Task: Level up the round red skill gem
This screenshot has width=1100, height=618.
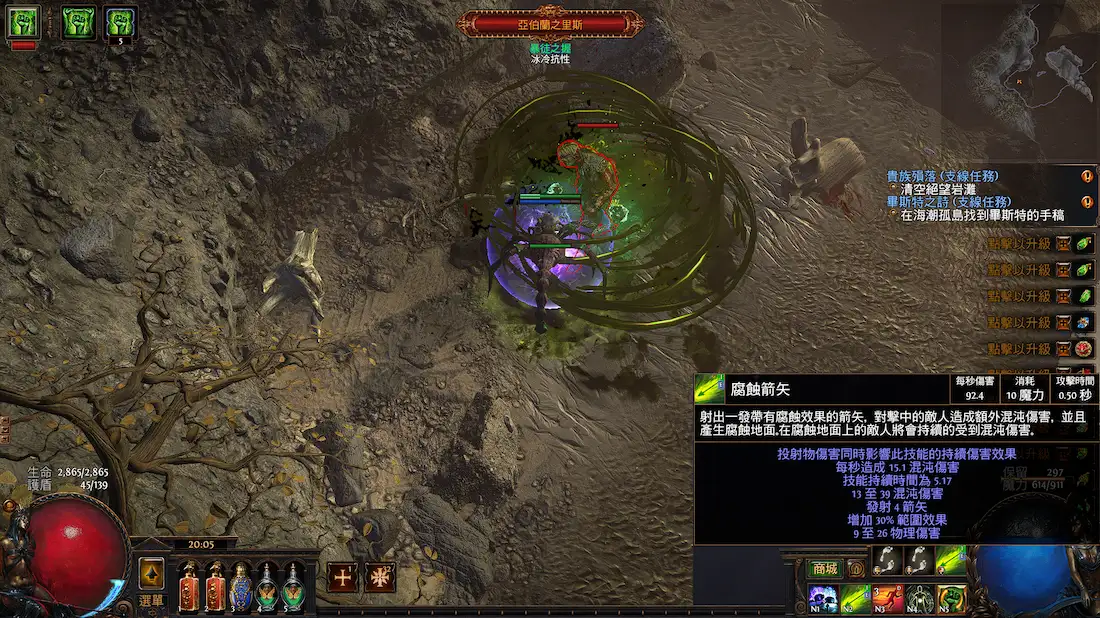Action: (1084, 349)
